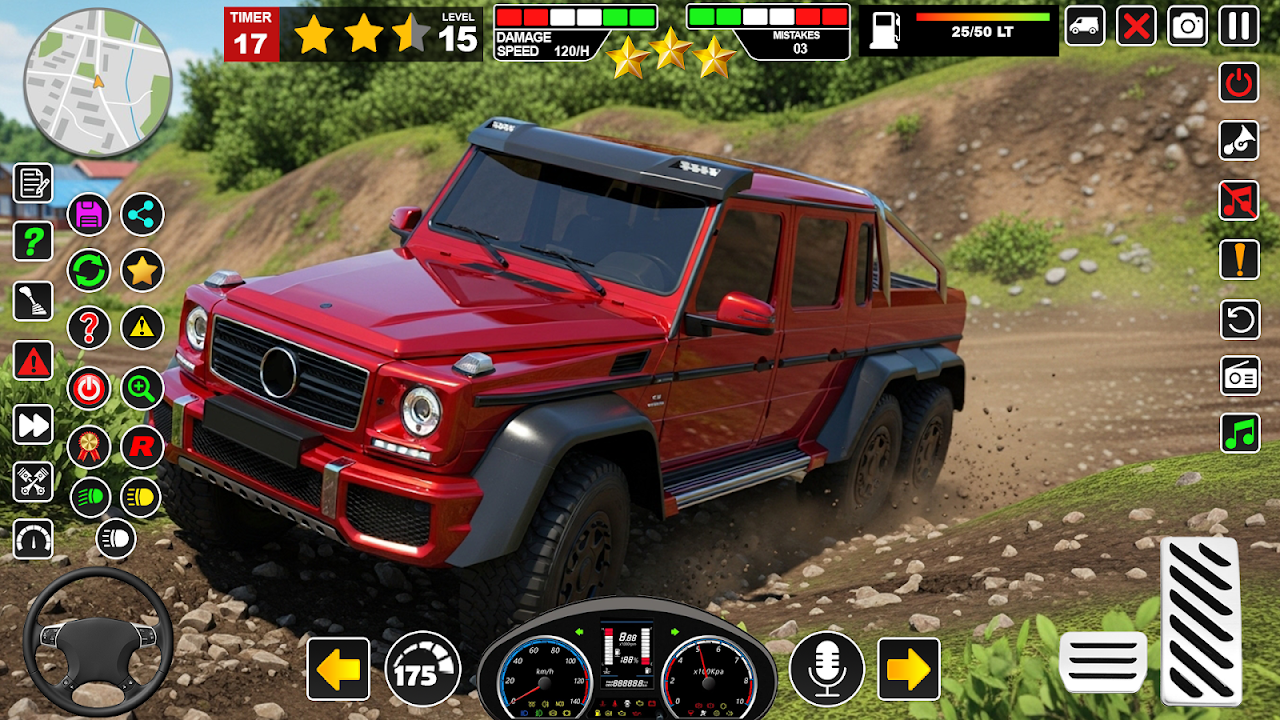Click the green question mark help icon
Image resolution: width=1280 pixels, height=720 pixels.
(33, 241)
